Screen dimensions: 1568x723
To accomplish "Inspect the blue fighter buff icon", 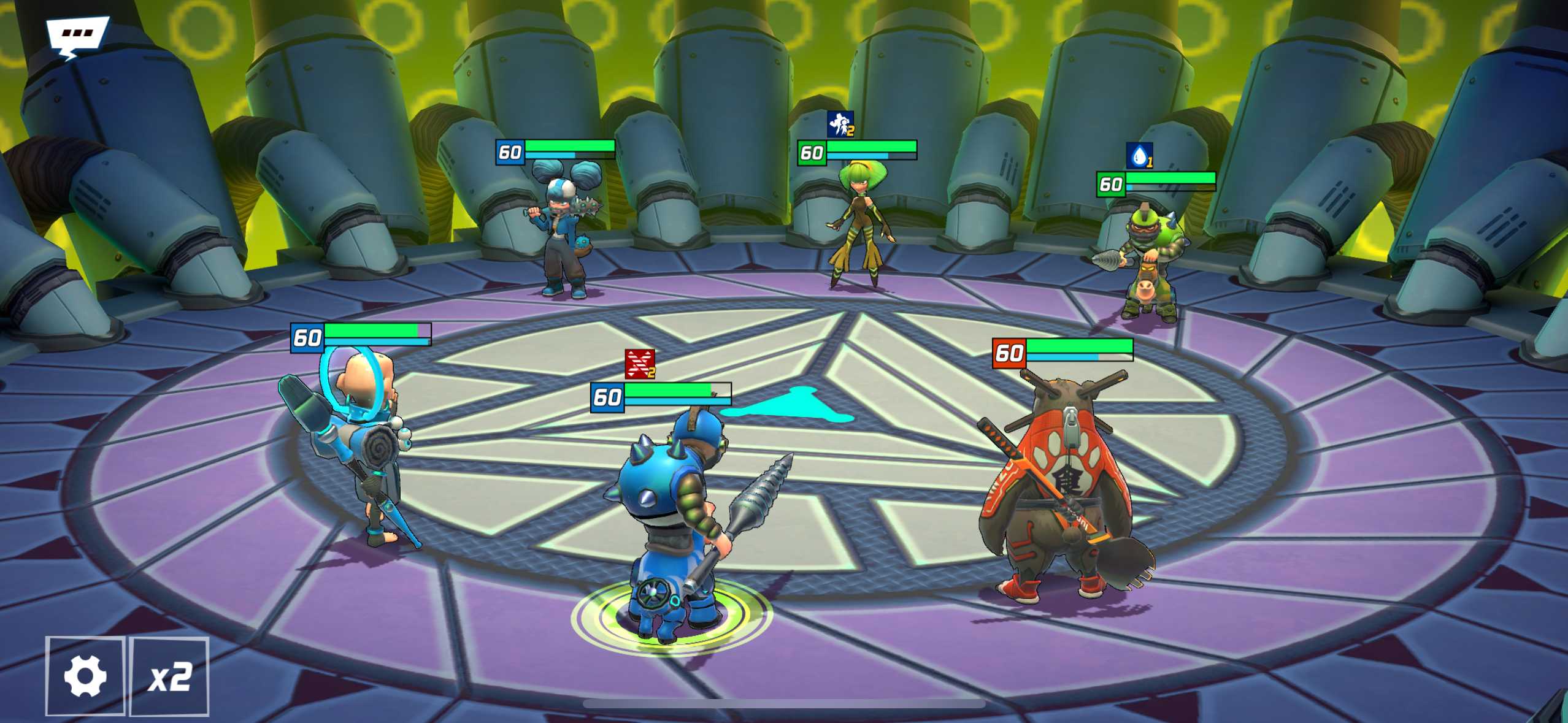I will pyautogui.click(x=840, y=124).
